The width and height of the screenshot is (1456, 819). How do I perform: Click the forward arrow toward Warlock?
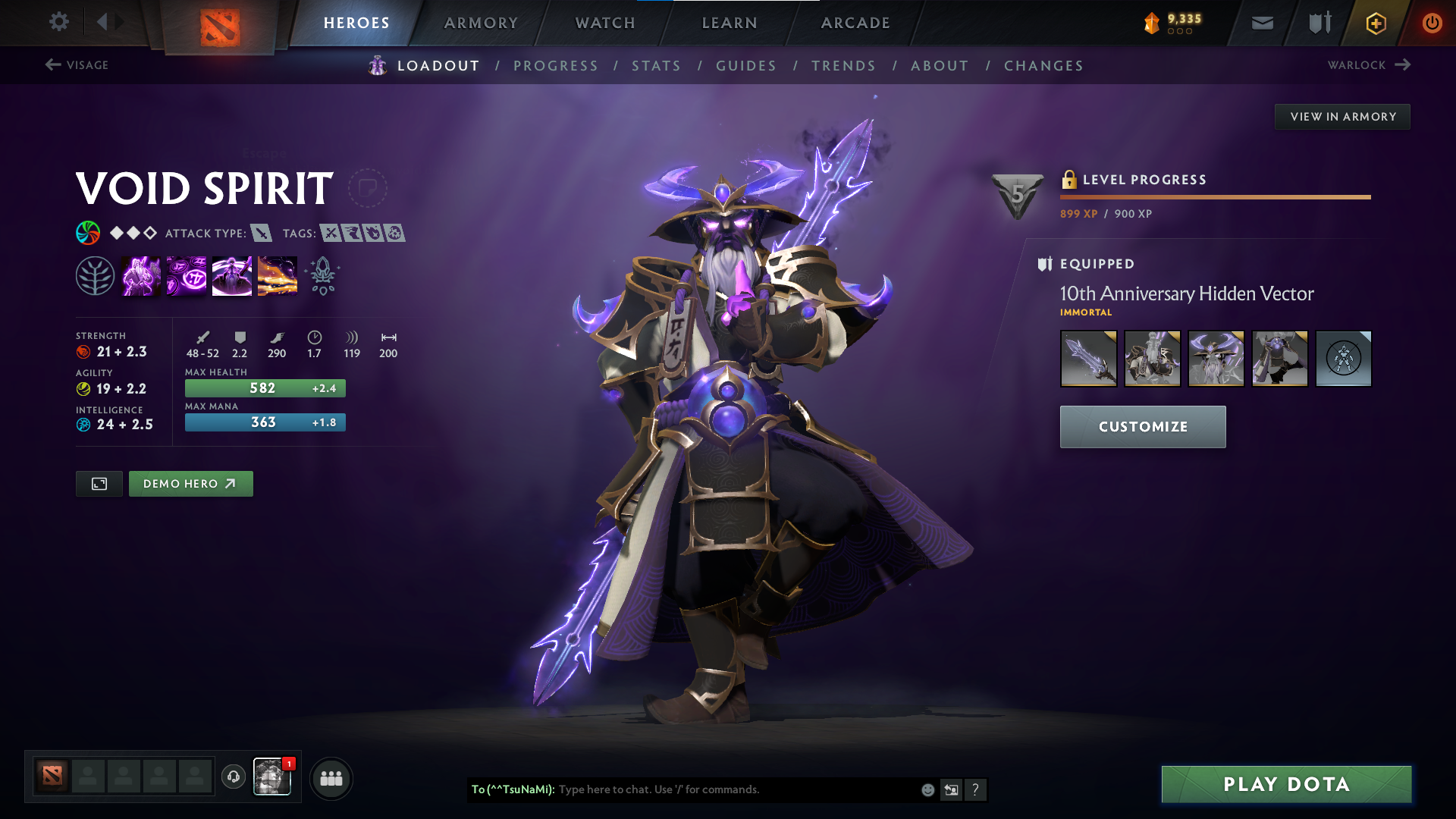click(x=1405, y=64)
